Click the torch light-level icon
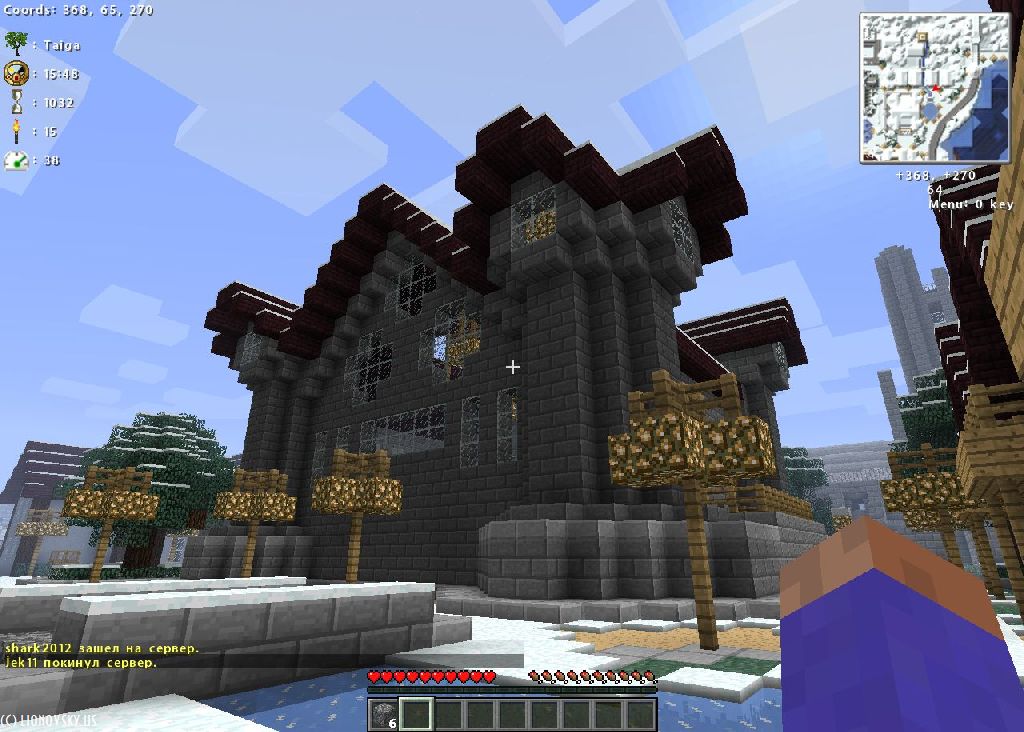 click(16, 131)
